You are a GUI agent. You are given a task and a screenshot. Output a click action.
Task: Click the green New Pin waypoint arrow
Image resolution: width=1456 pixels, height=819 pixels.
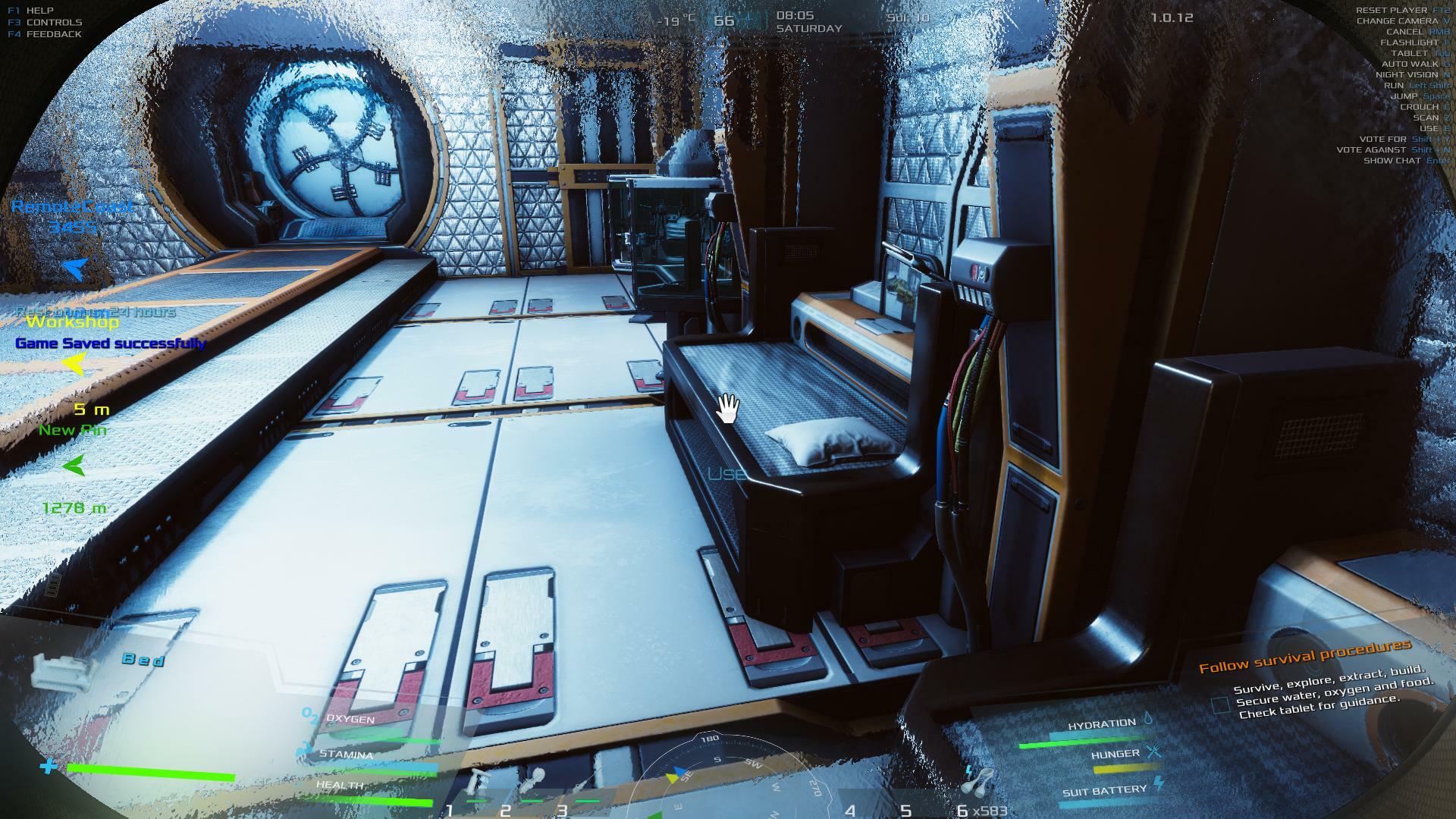(74, 466)
